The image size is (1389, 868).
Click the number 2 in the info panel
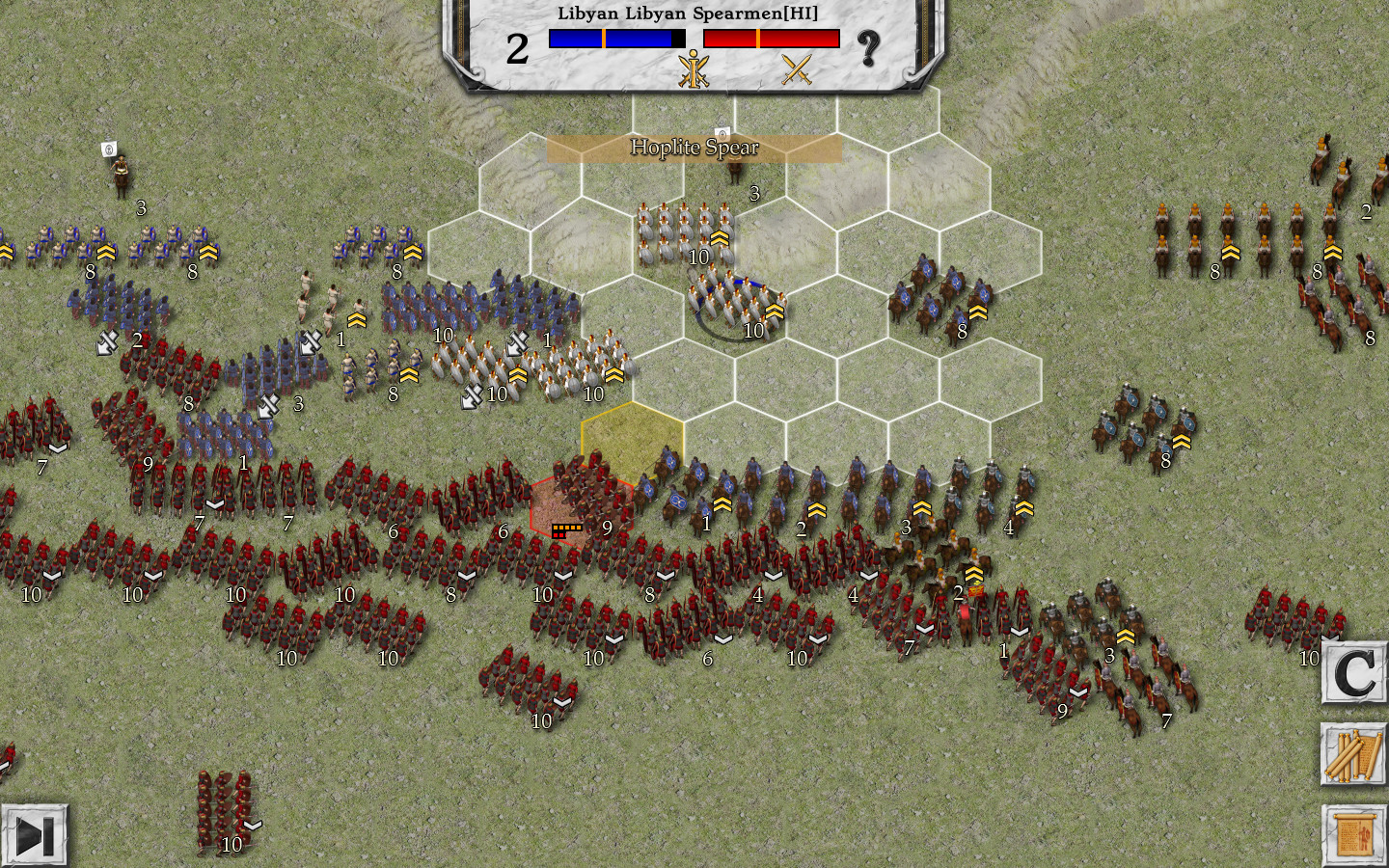[516, 48]
